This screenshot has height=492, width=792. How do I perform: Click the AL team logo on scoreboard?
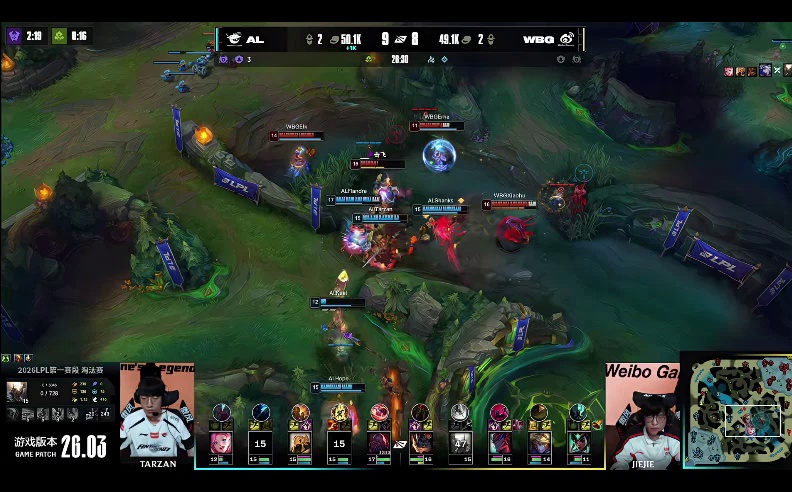(234, 39)
